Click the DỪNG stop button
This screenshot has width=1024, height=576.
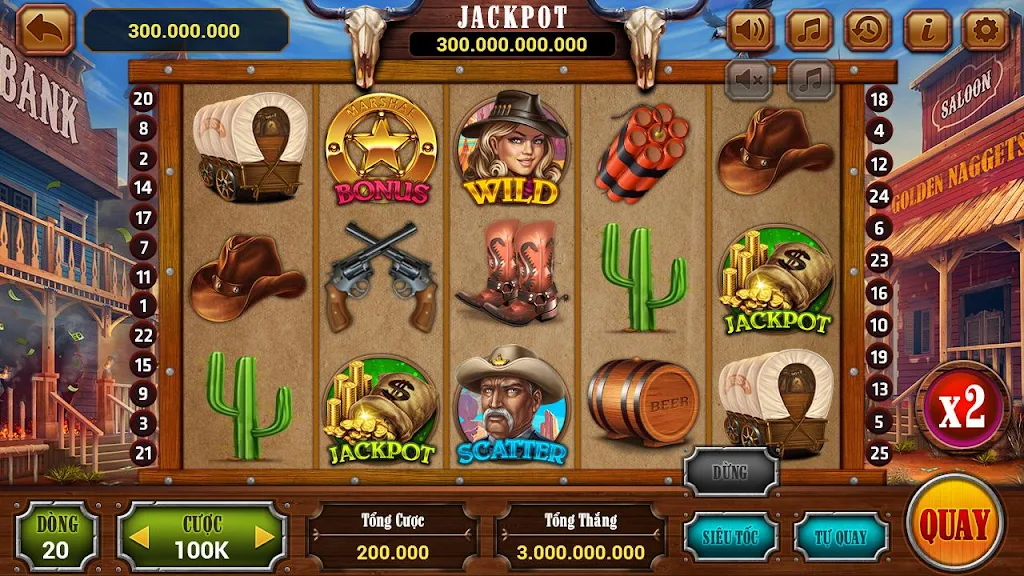[731, 472]
